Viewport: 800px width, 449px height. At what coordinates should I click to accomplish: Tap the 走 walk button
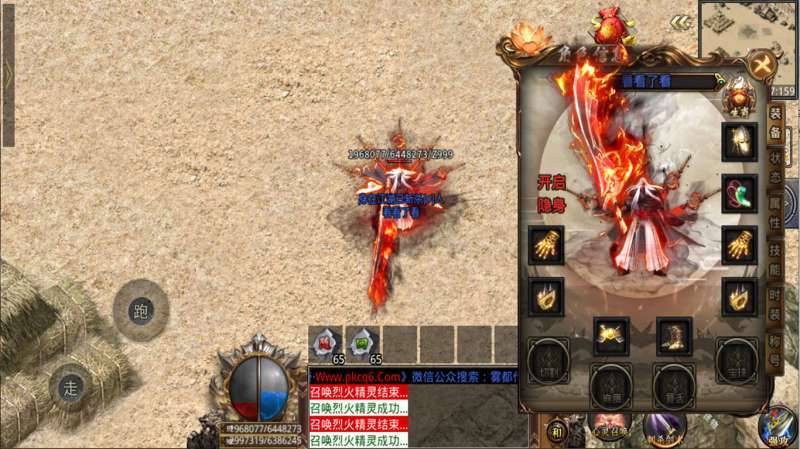click(x=70, y=385)
